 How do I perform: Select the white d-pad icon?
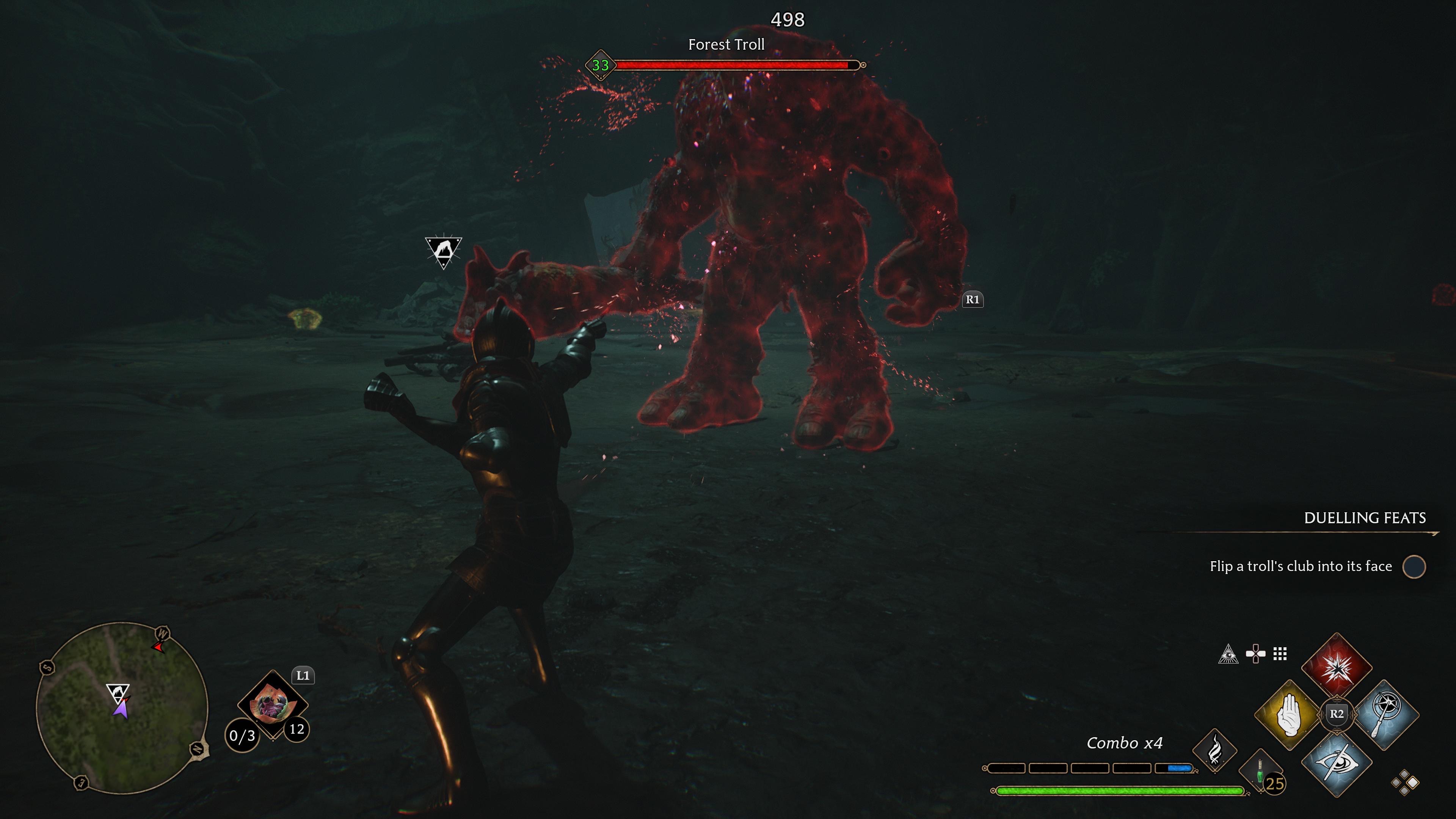coord(1255,654)
